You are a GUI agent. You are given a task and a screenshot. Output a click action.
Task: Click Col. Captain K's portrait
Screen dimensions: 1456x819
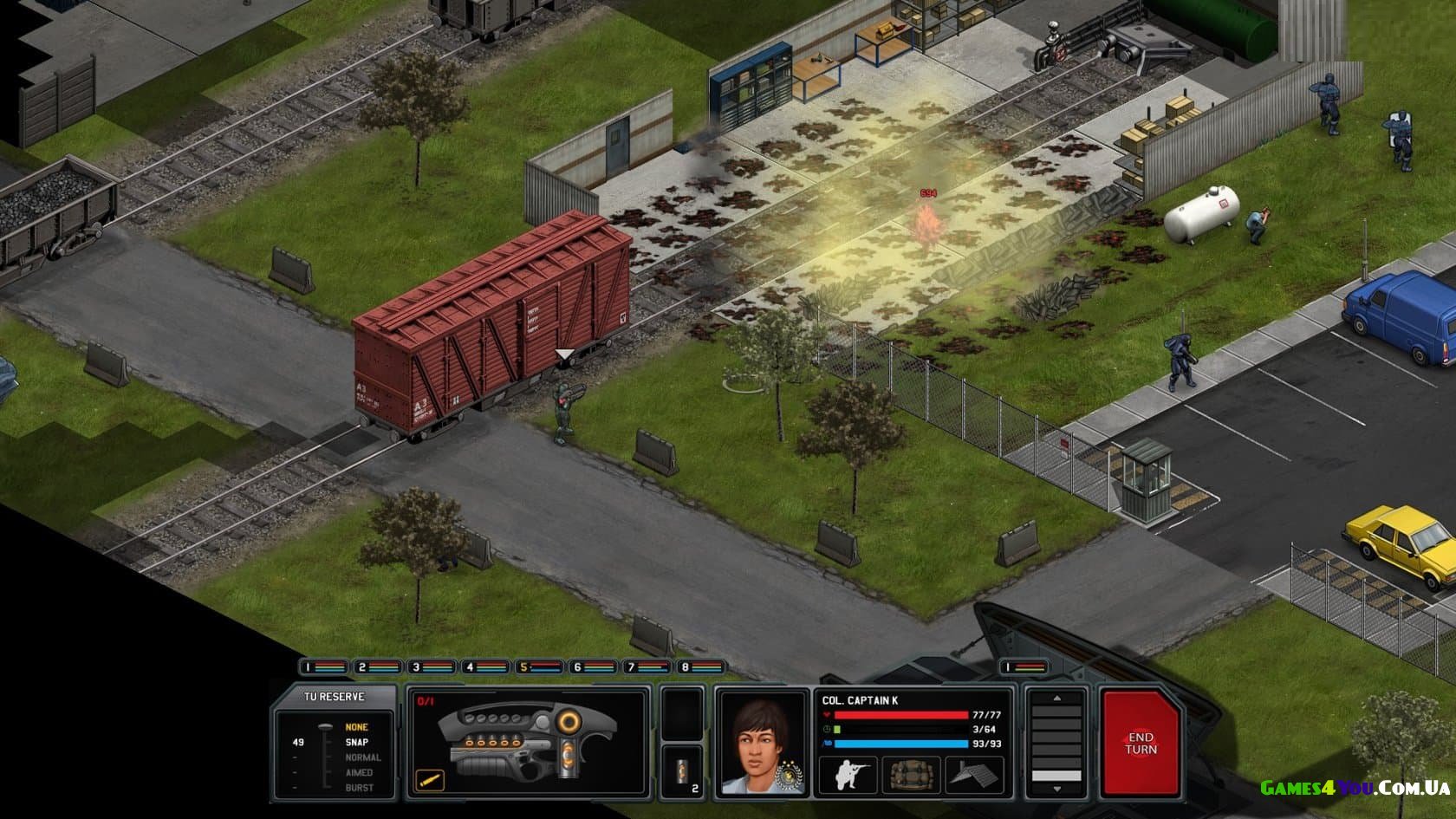click(x=760, y=743)
